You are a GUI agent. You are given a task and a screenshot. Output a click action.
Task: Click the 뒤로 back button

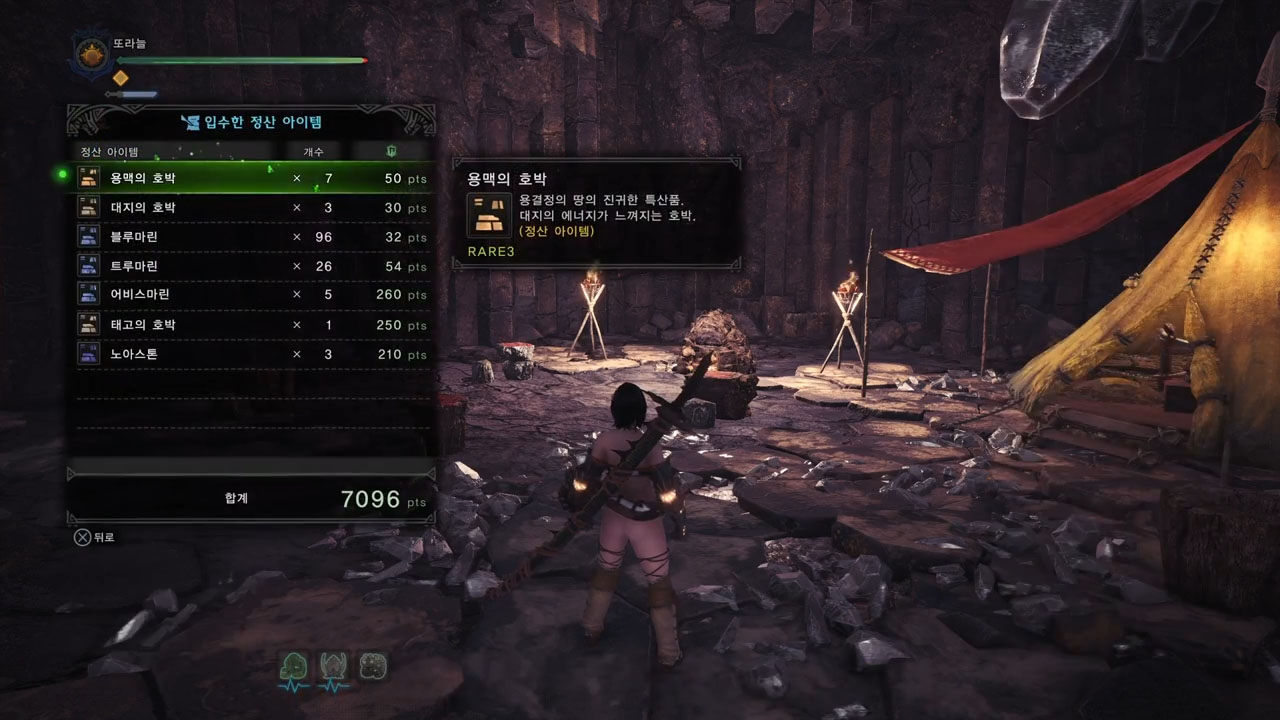(95, 537)
